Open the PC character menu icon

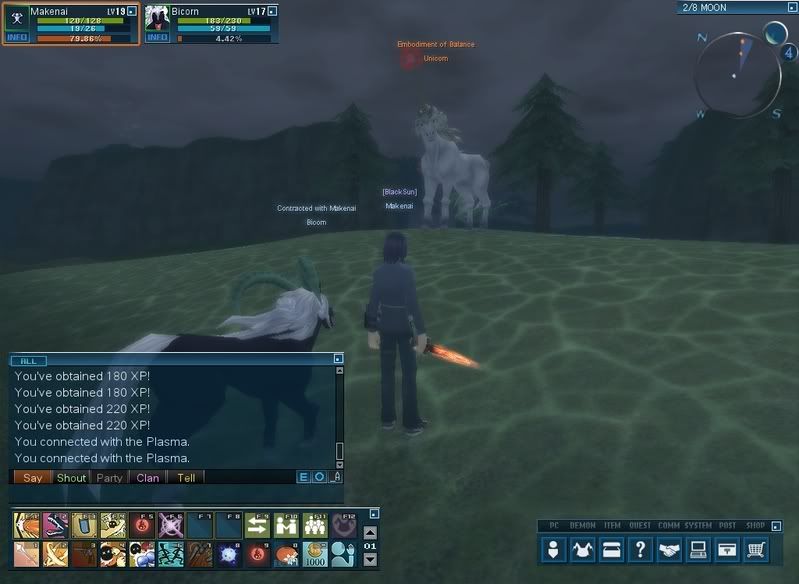pyautogui.click(x=554, y=549)
